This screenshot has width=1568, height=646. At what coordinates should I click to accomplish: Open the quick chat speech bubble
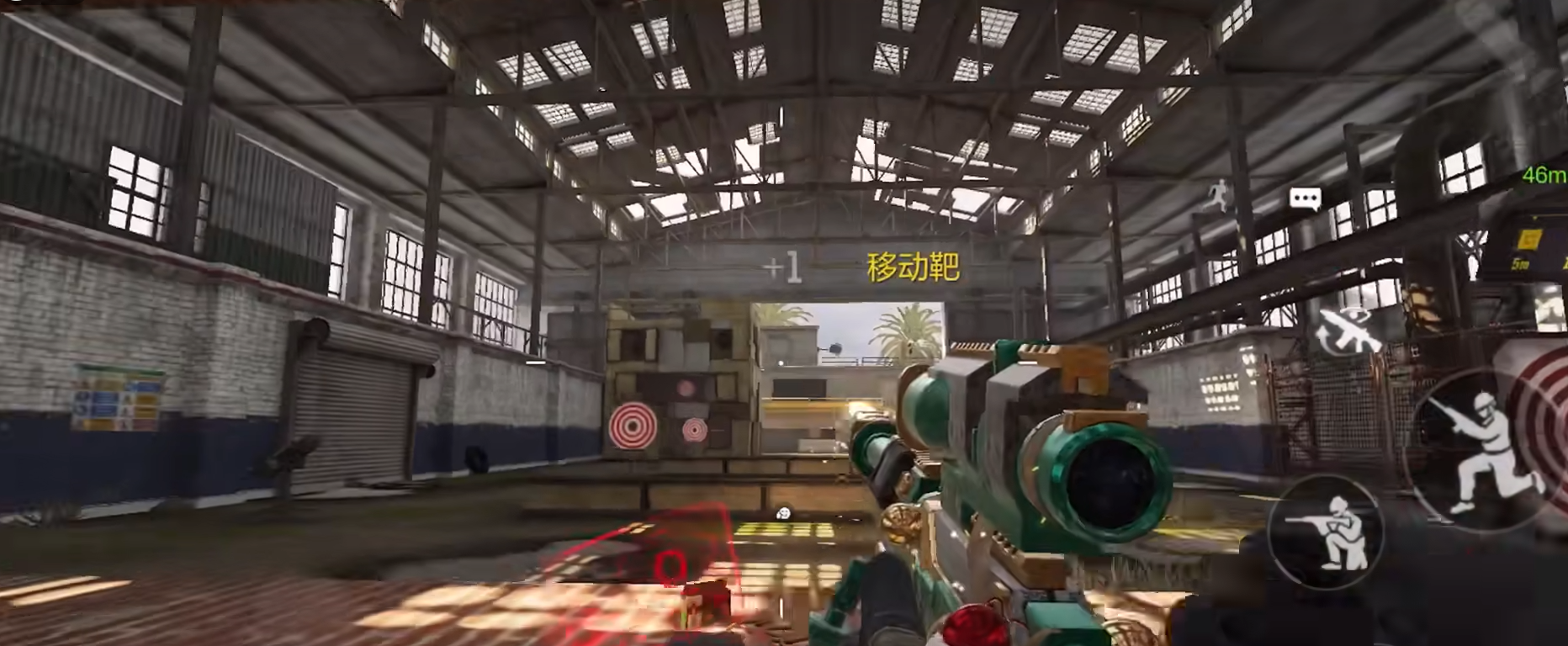coord(1305,199)
